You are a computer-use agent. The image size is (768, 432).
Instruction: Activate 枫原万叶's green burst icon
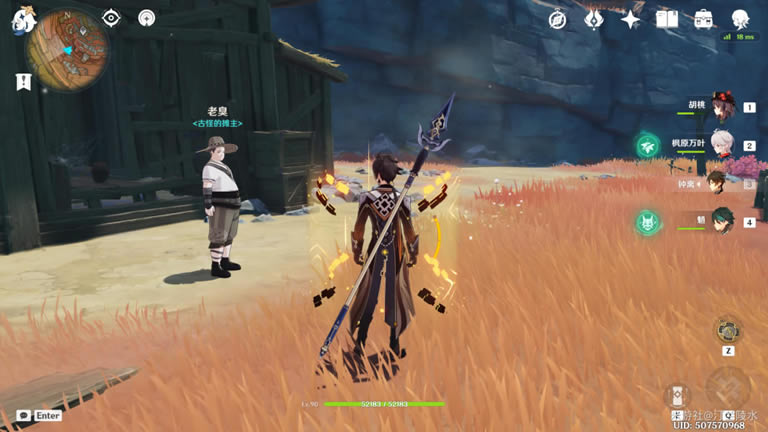pyautogui.click(x=648, y=146)
